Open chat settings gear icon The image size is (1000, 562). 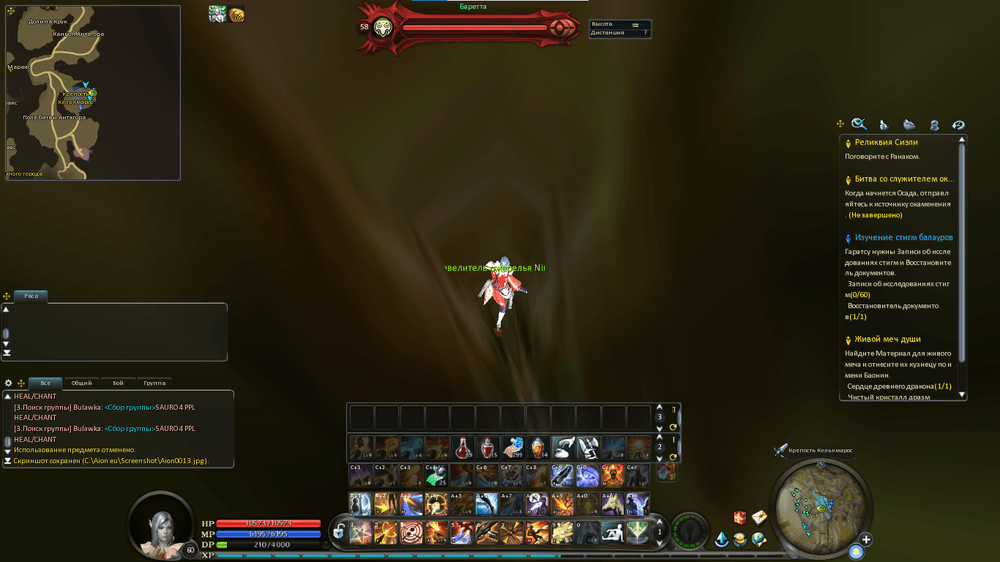click(x=9, y=383)
